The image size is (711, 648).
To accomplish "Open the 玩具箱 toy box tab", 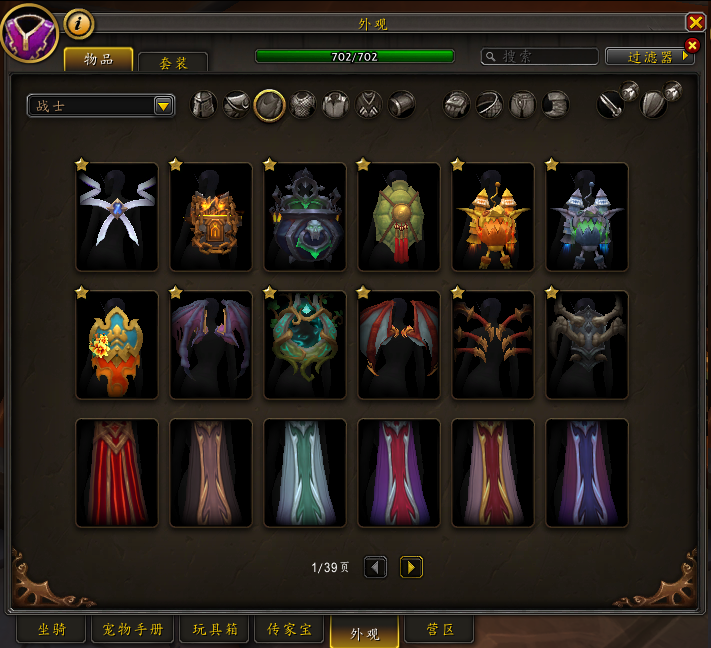I will [214, 630].
